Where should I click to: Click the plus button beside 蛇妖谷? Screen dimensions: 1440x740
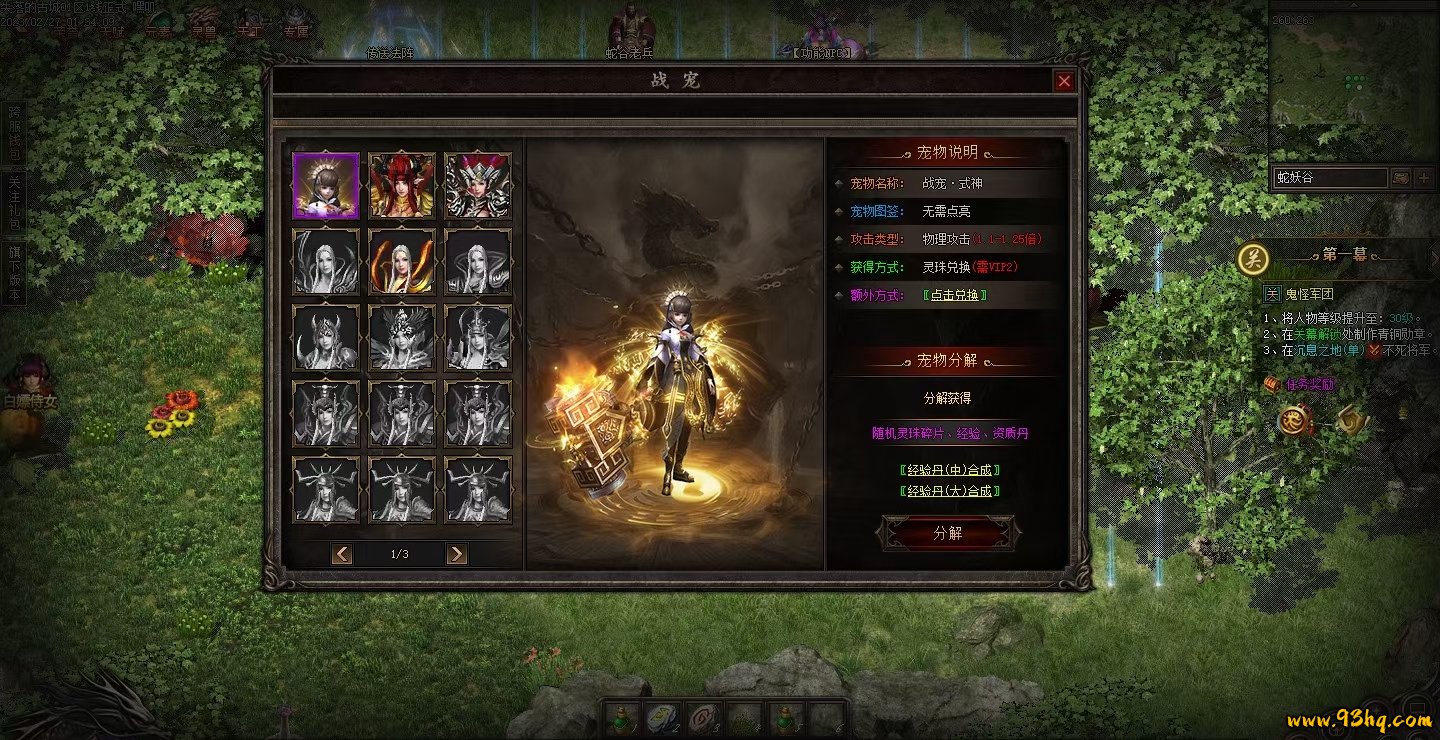point(1425,178)
